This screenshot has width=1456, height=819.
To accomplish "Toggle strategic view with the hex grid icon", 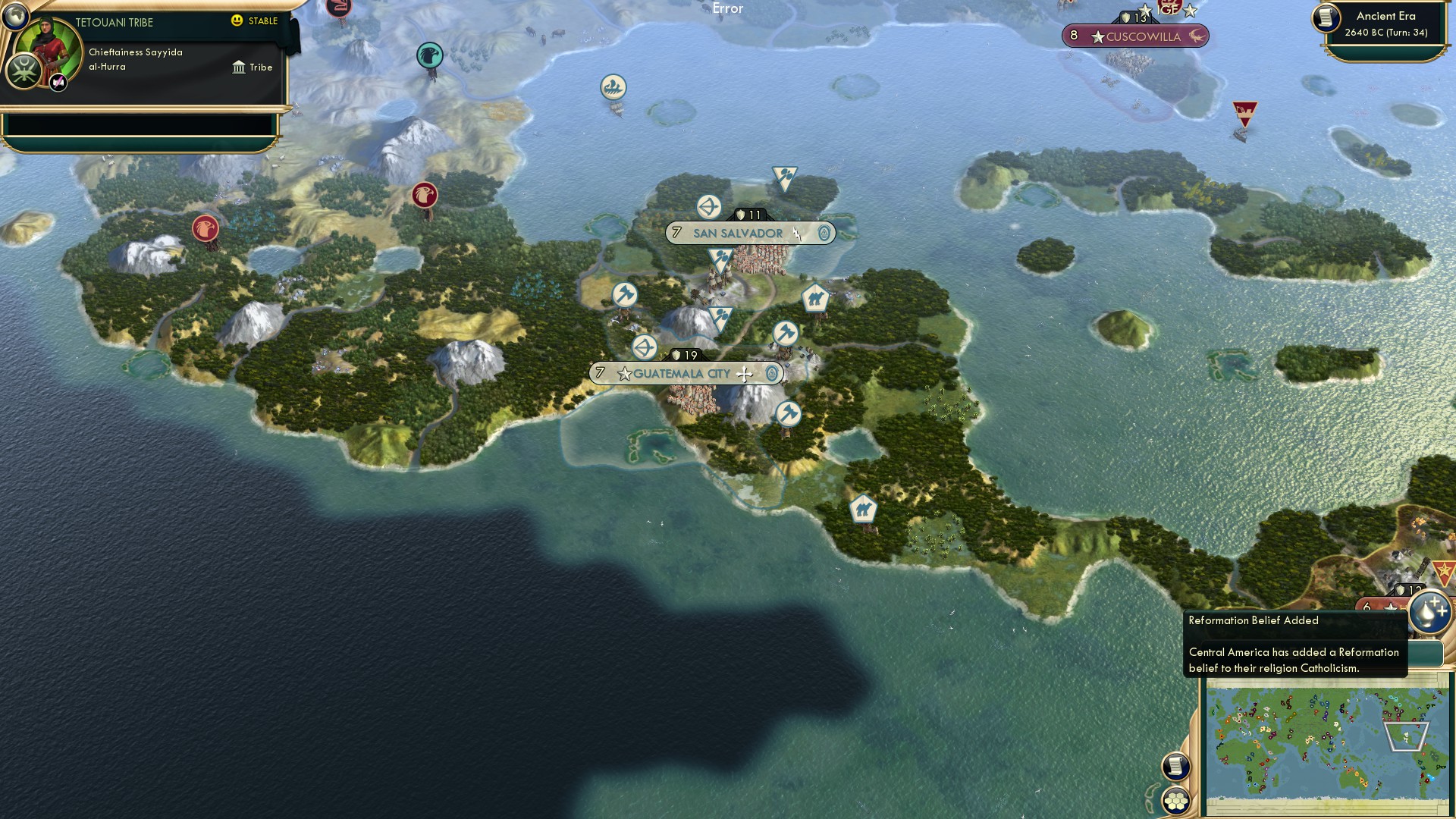I will 1177,799.
